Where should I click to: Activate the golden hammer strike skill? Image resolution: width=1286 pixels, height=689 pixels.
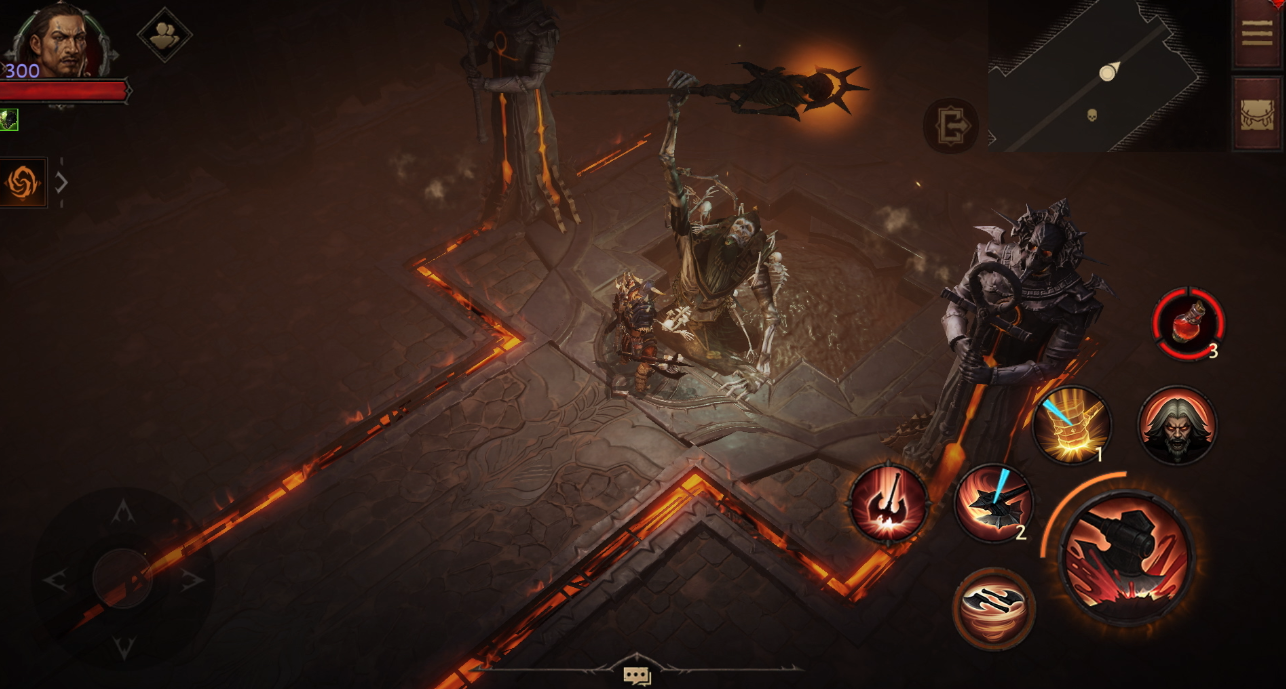1072,424
